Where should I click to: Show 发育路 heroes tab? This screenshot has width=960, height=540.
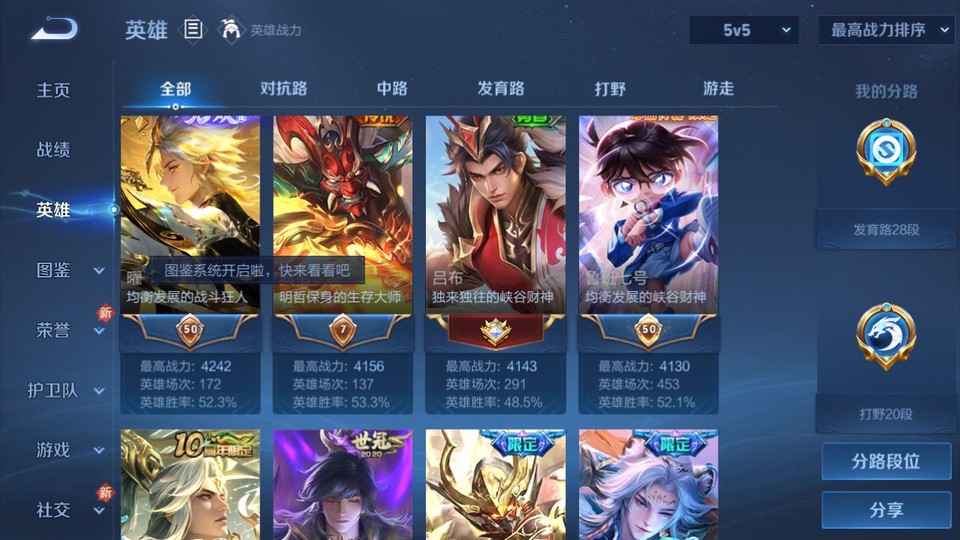pos(500,89)
